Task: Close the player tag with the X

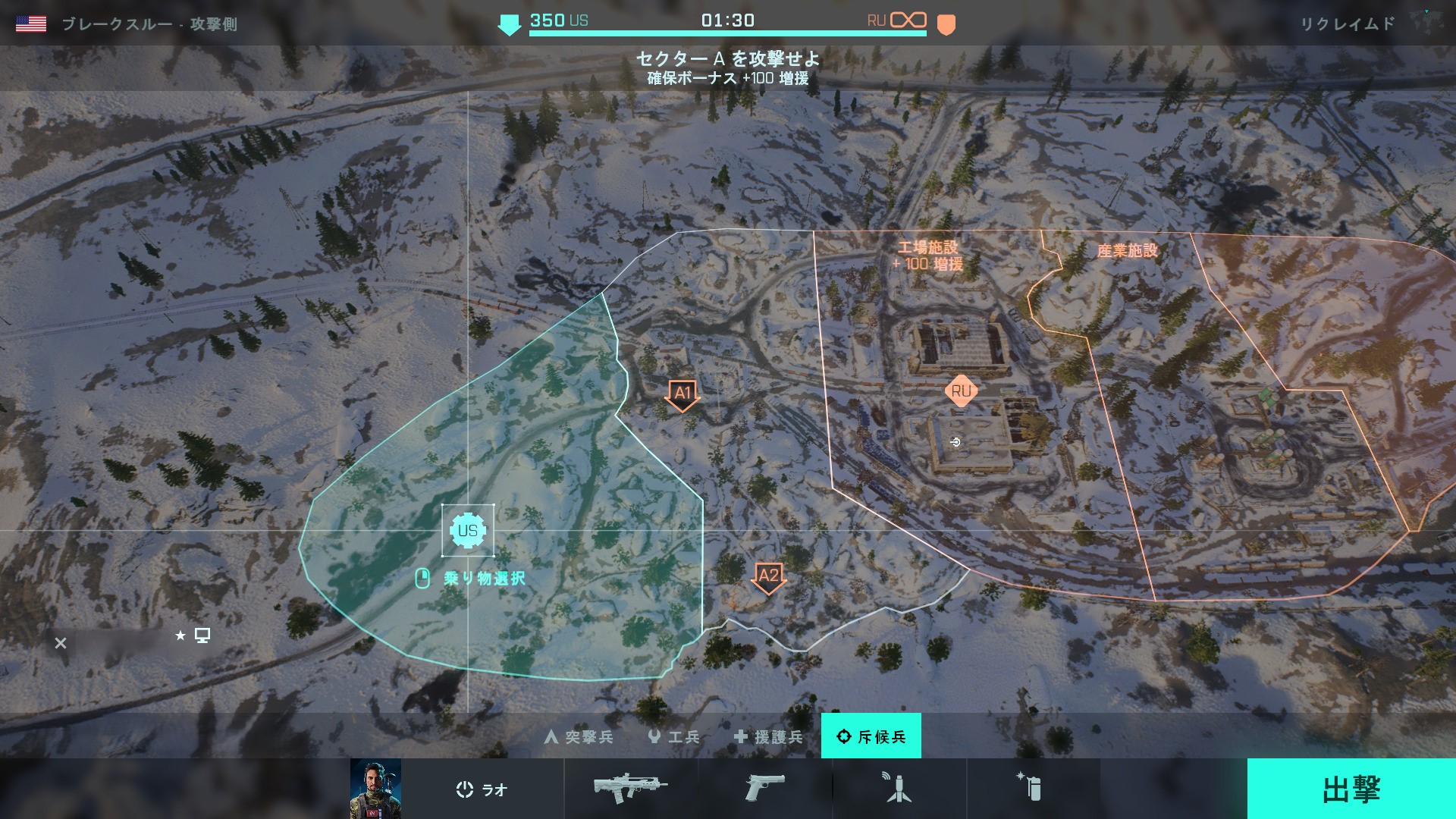Action: 61,643
